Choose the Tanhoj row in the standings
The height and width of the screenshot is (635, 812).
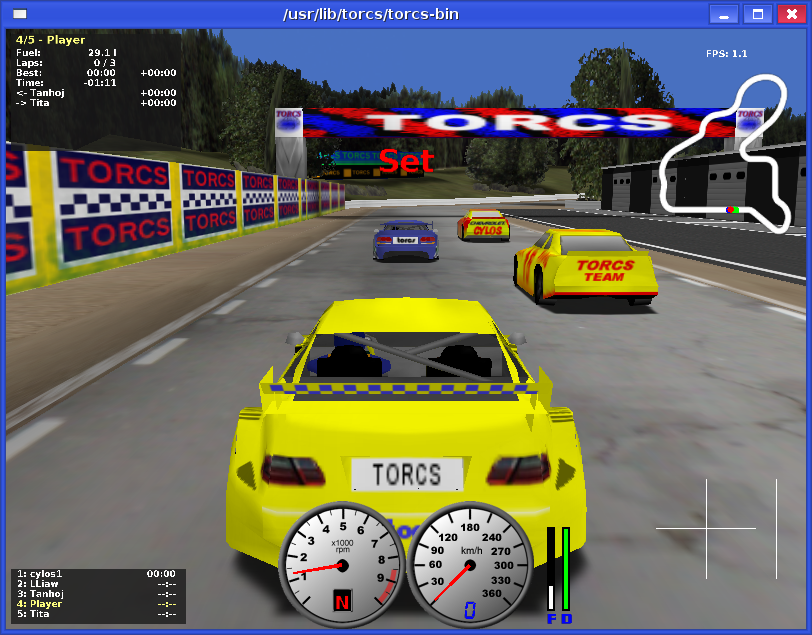click(95, 594)
